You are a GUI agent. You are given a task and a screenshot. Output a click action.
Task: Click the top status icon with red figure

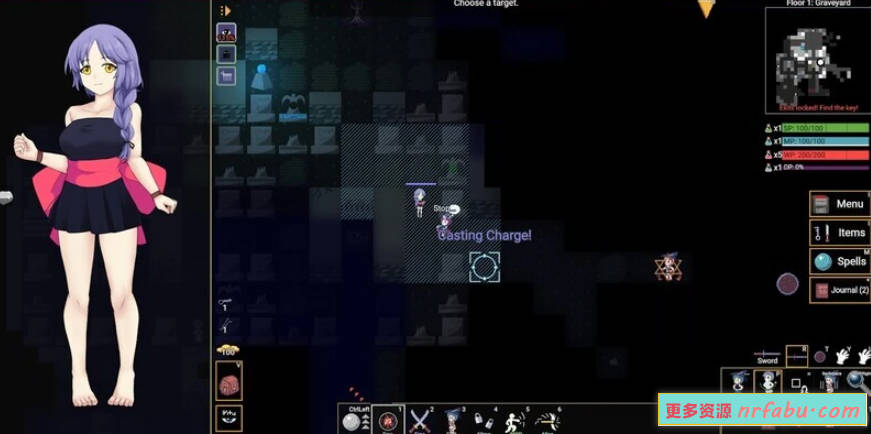pyautogui.click(x=226, y=33)
